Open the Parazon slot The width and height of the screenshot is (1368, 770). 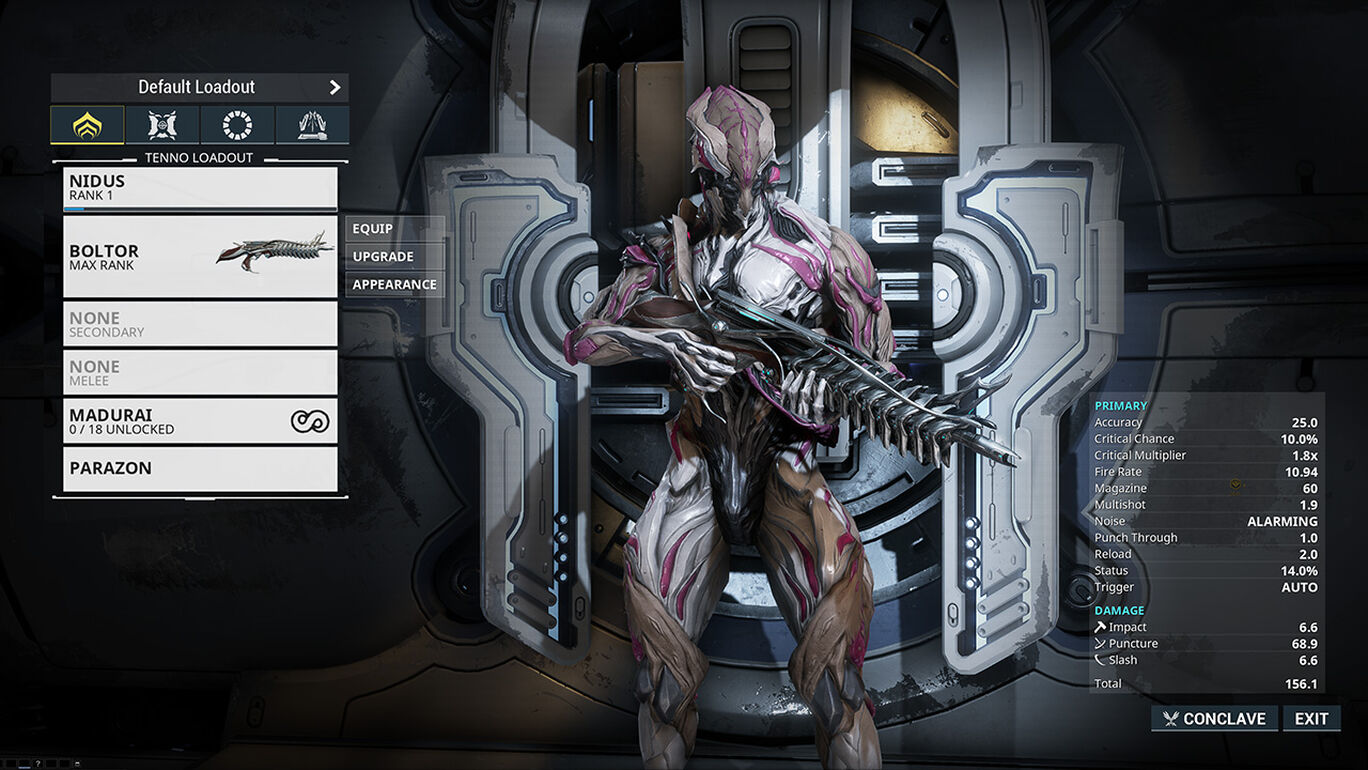tap(200, 469)
